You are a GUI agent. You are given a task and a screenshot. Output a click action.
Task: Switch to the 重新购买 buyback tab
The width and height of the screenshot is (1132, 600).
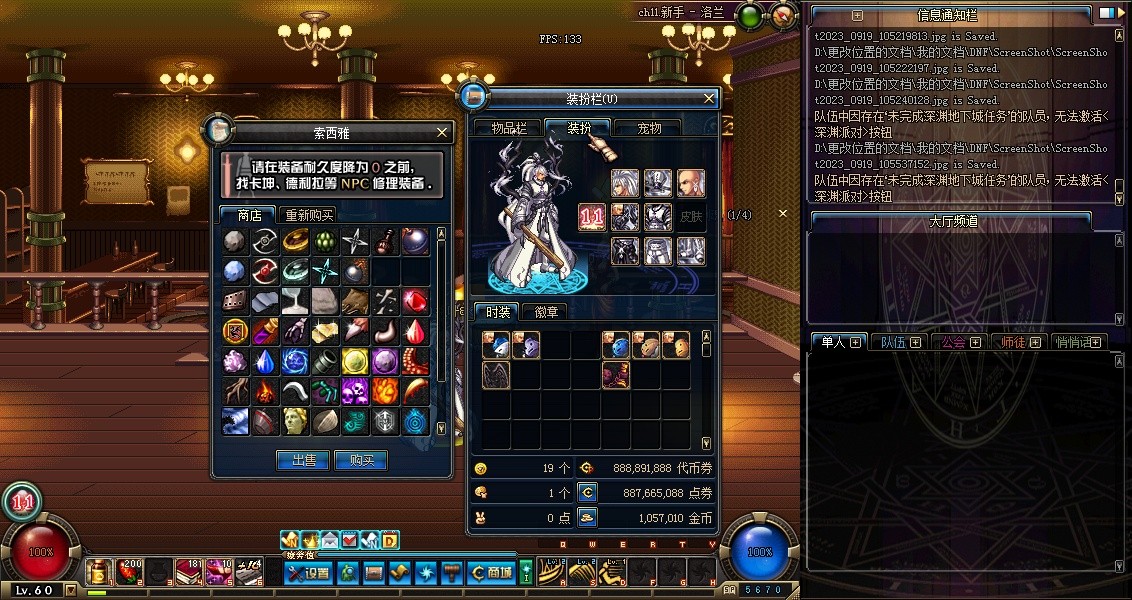click(x=309, y=215)
